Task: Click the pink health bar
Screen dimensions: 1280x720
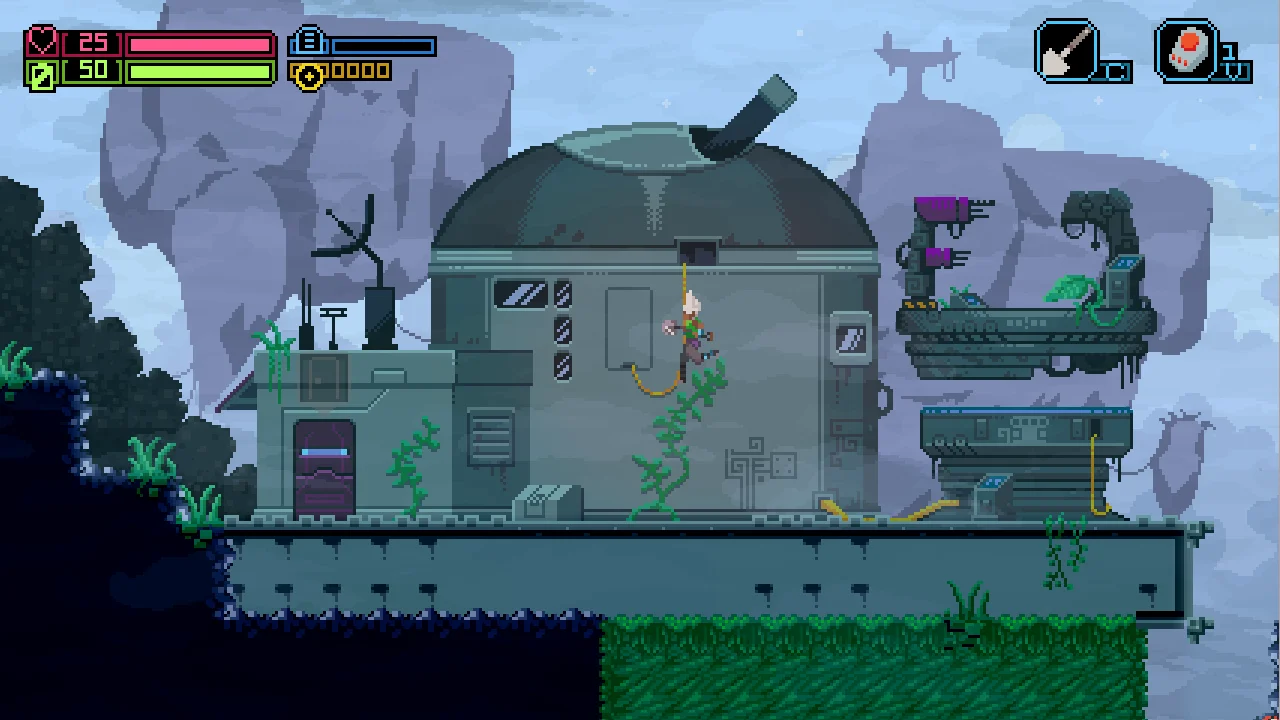Action: click(x=200, y=43)
